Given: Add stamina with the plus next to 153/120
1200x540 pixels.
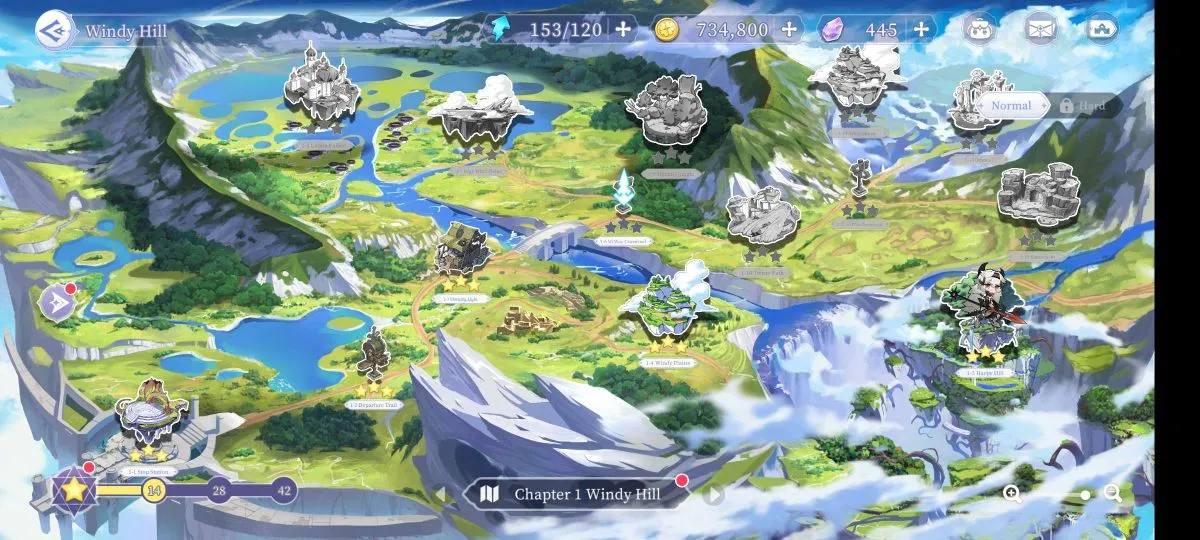Looking at the screenshot, I should pyautogui.click(x=623, y=29).
